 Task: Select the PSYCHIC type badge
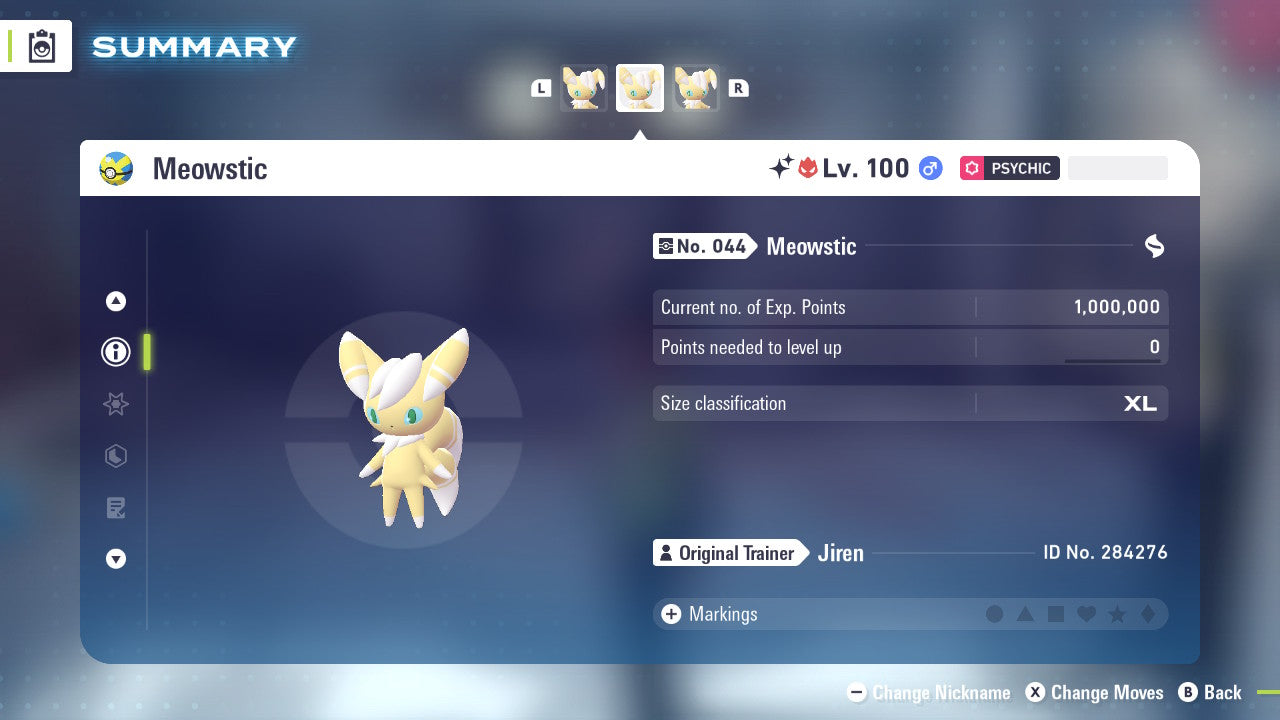pyautogui.click(x=1009, y=168)
